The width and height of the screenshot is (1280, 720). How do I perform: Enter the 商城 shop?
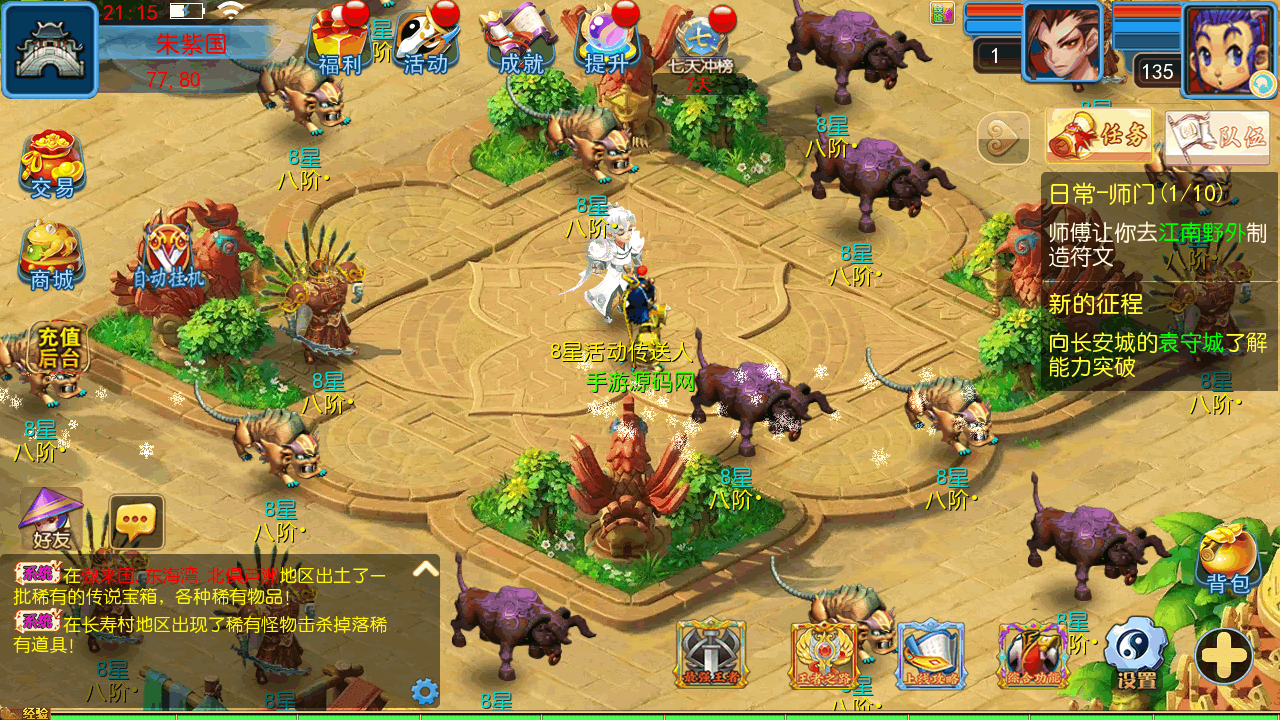click(52, 257)
